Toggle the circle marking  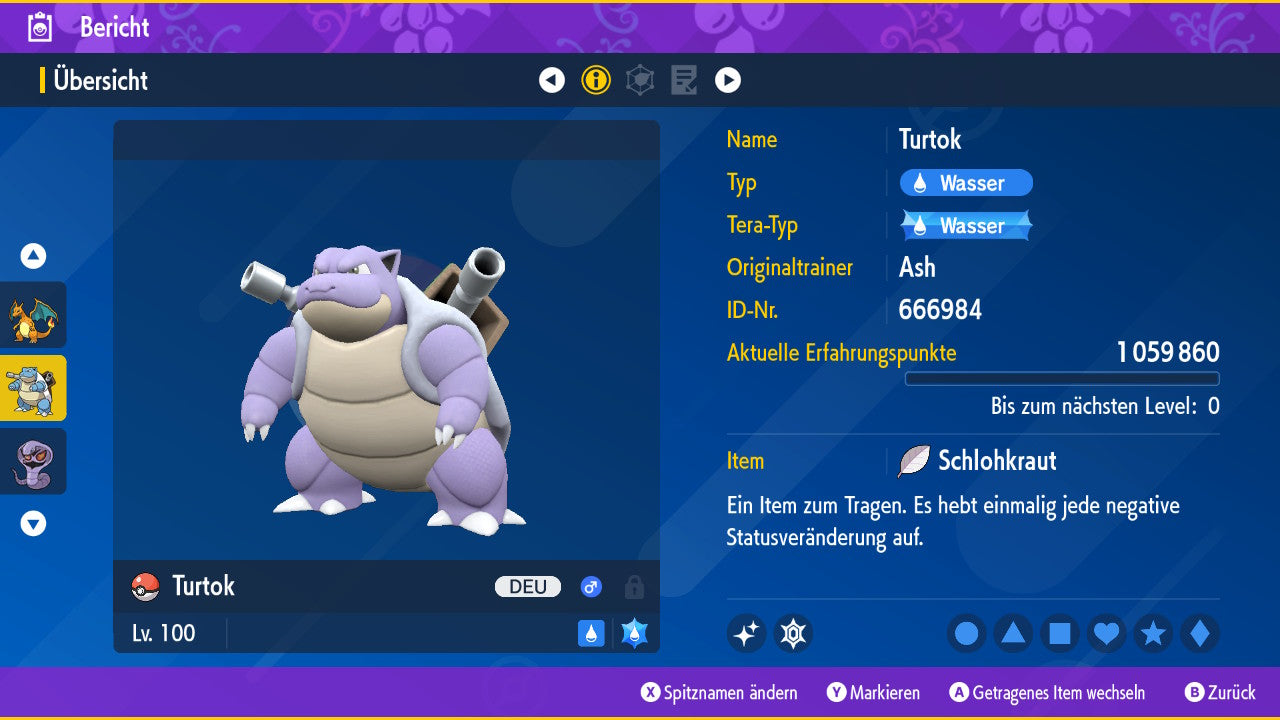[967, 633]
